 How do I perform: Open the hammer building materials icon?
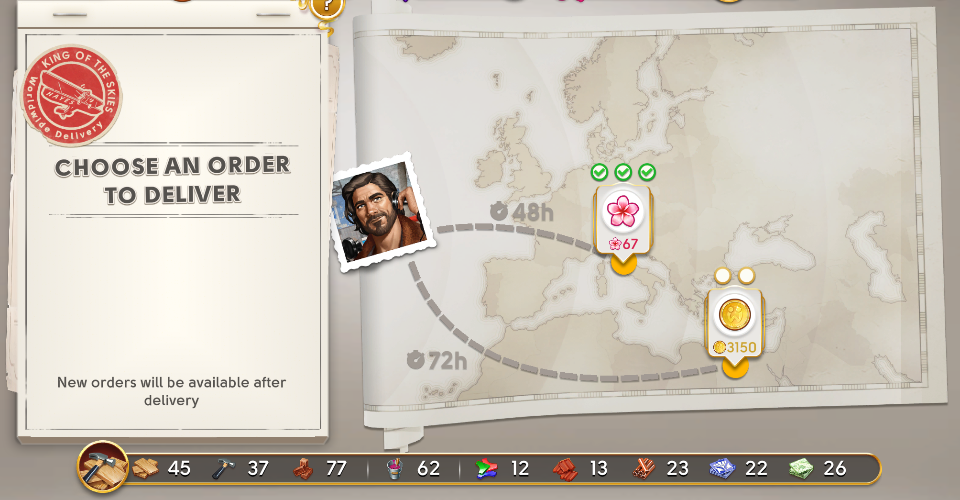(103, 467)
